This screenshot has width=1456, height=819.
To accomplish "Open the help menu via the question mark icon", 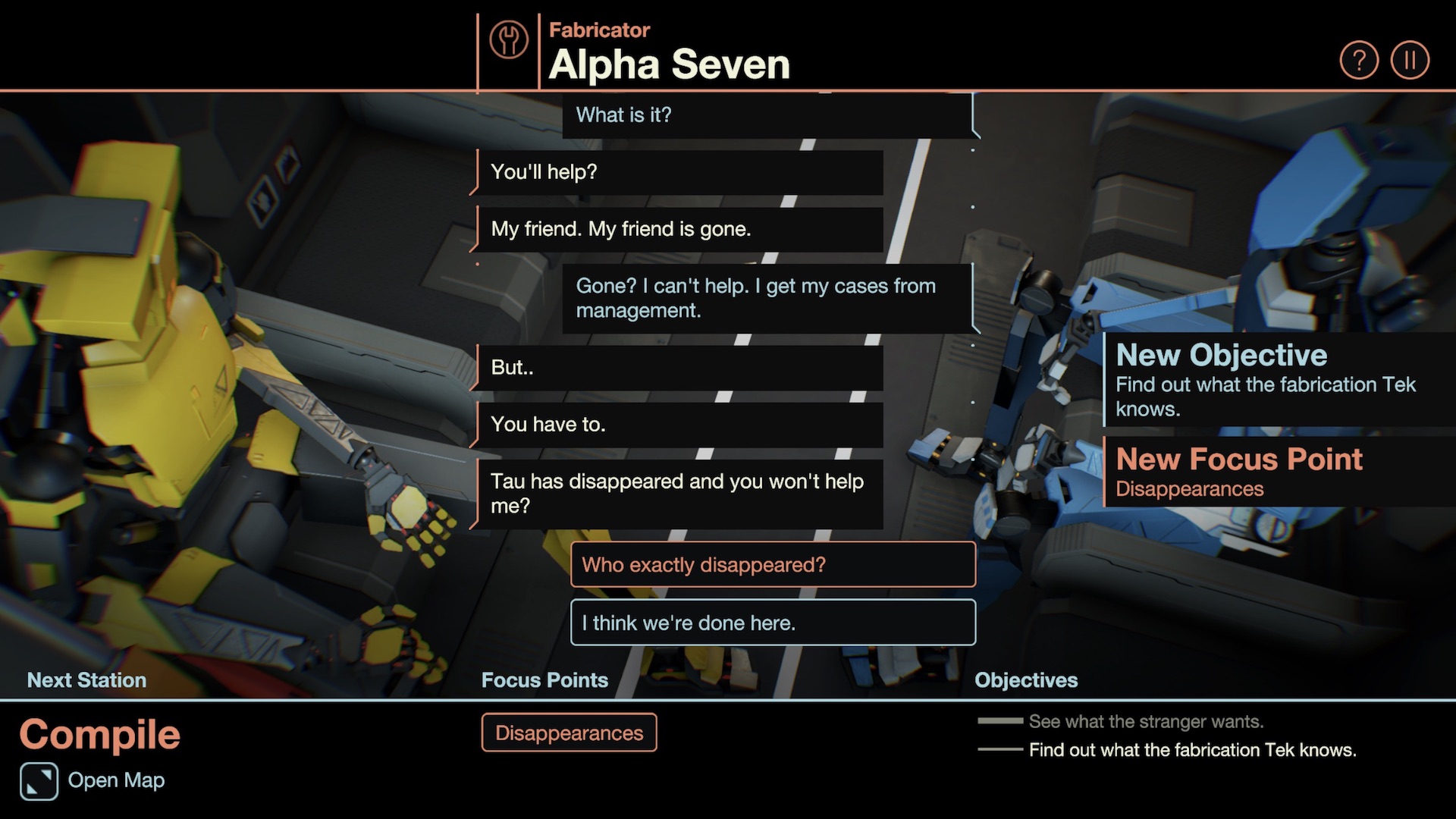I will pyautogui.click(x=1360, y=58).
